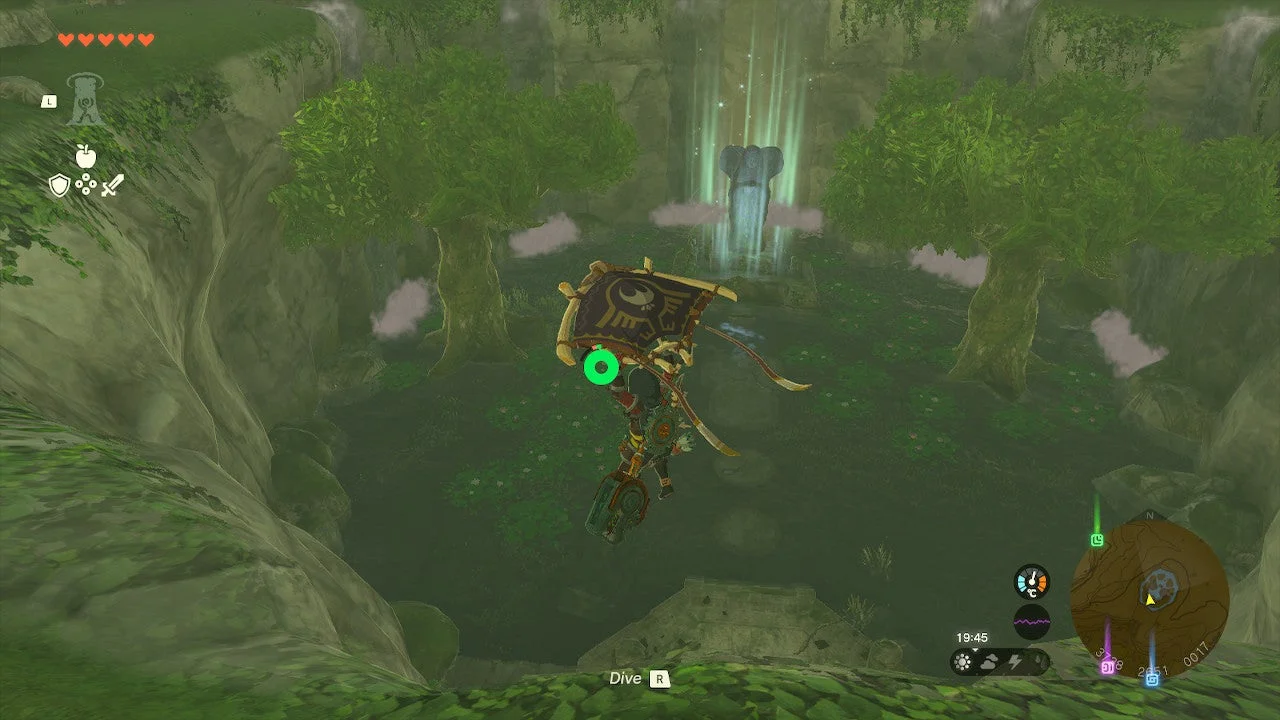Select the green pin on the minimap edge
The image size is (1280, 720).
(x=1097, y=540)
